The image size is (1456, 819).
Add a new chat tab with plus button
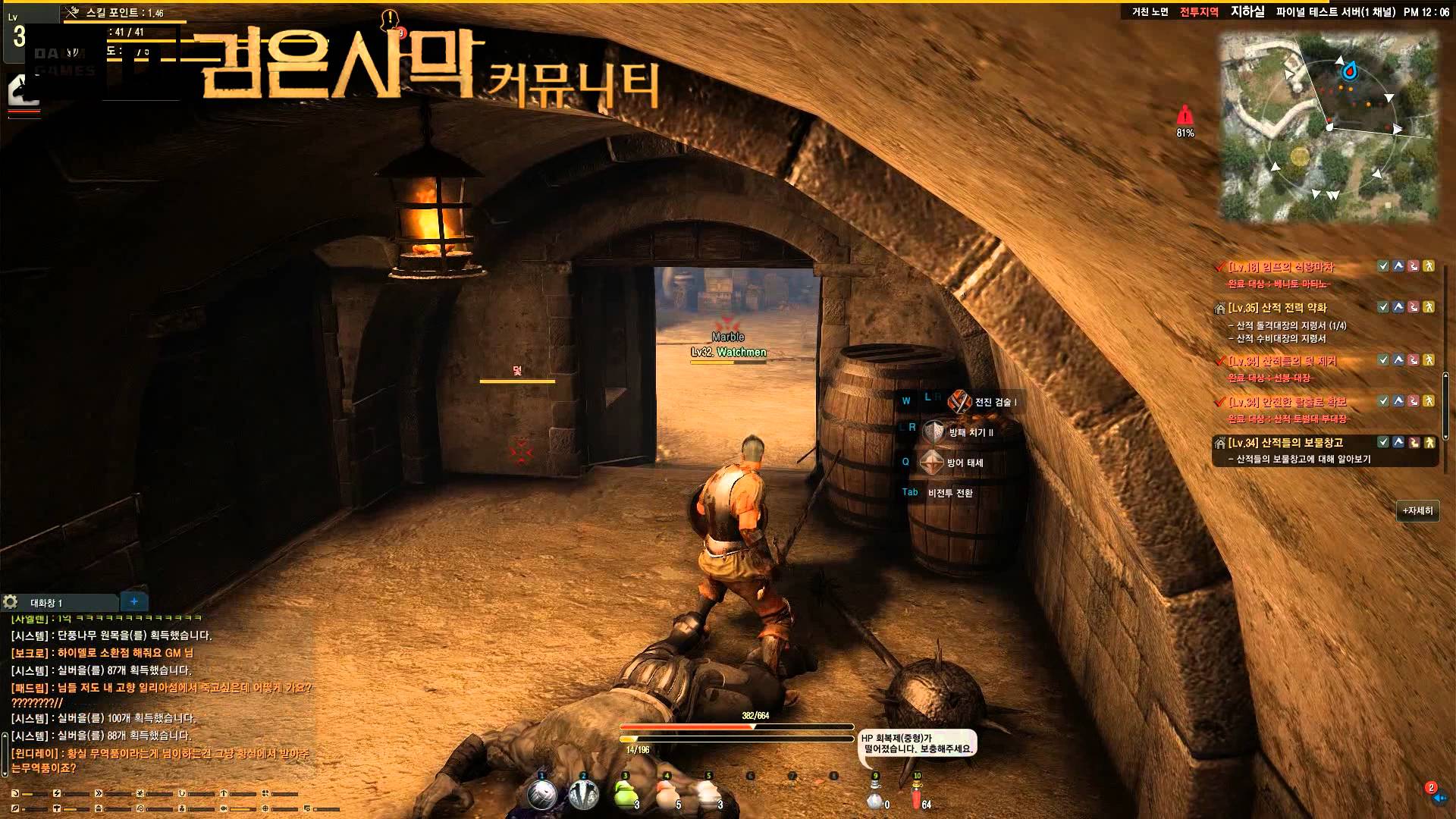[134, 601]
